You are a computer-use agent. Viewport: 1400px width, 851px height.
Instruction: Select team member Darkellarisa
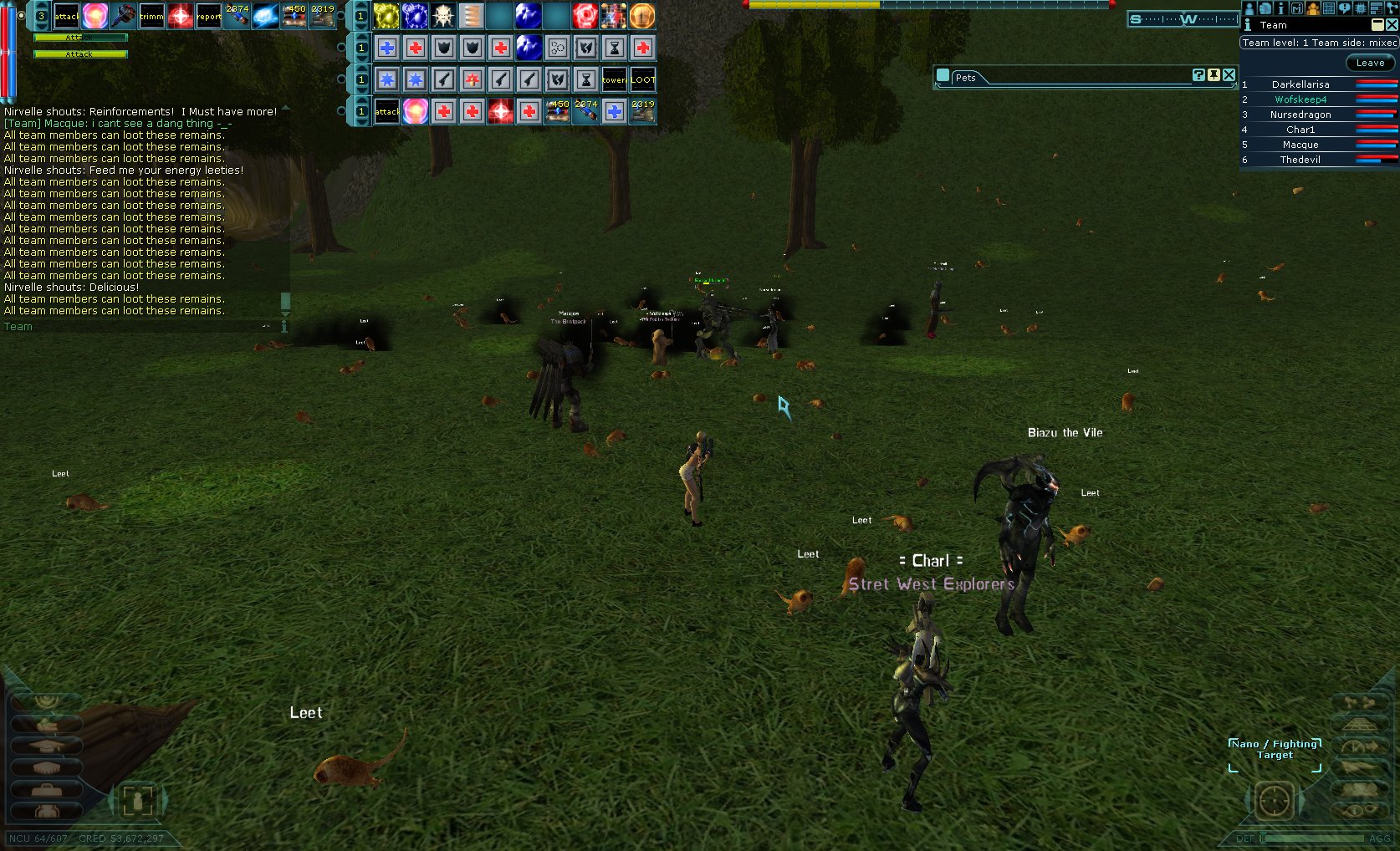[x=1300, y=84]
